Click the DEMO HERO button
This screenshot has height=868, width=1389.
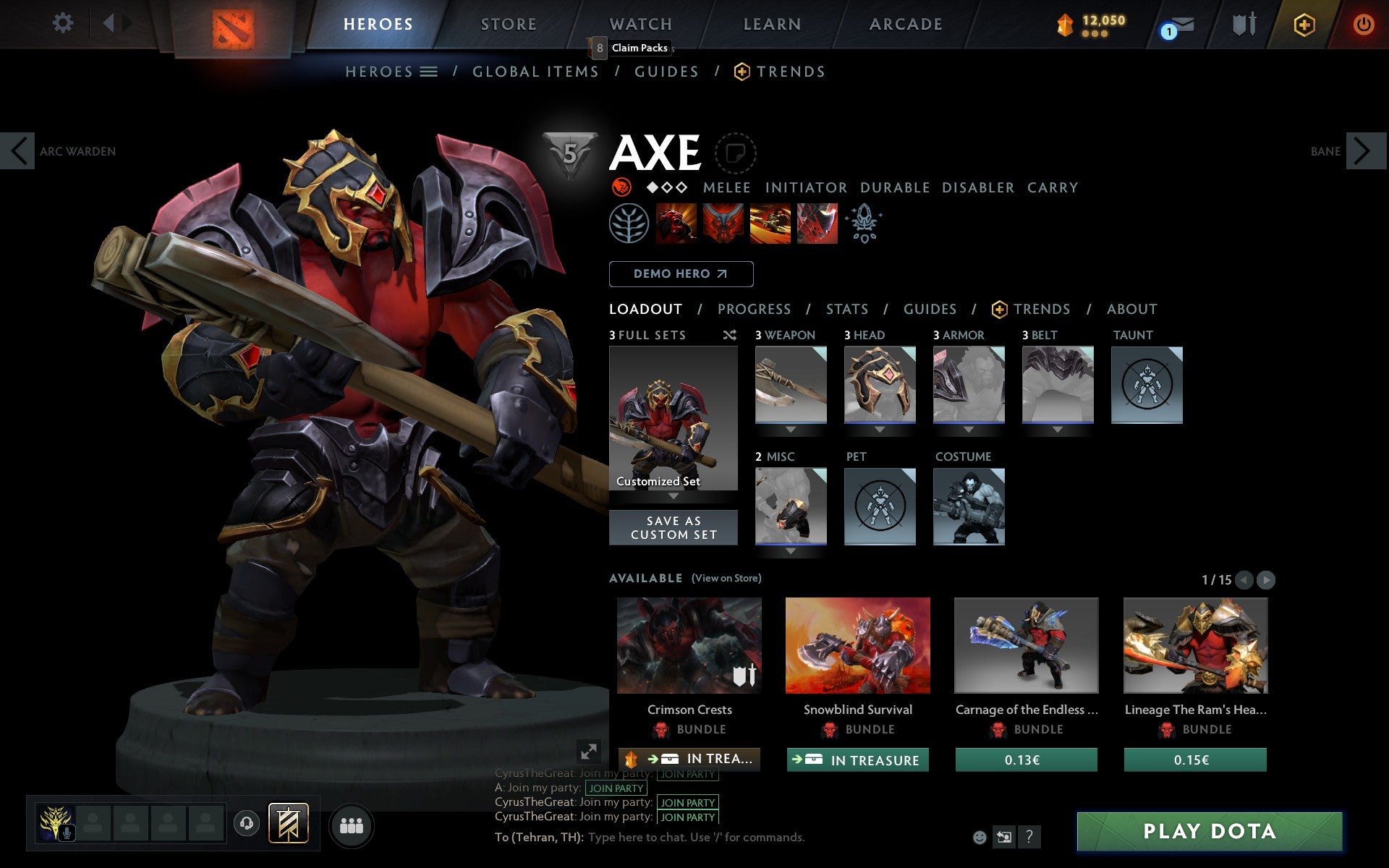(681, 273)
